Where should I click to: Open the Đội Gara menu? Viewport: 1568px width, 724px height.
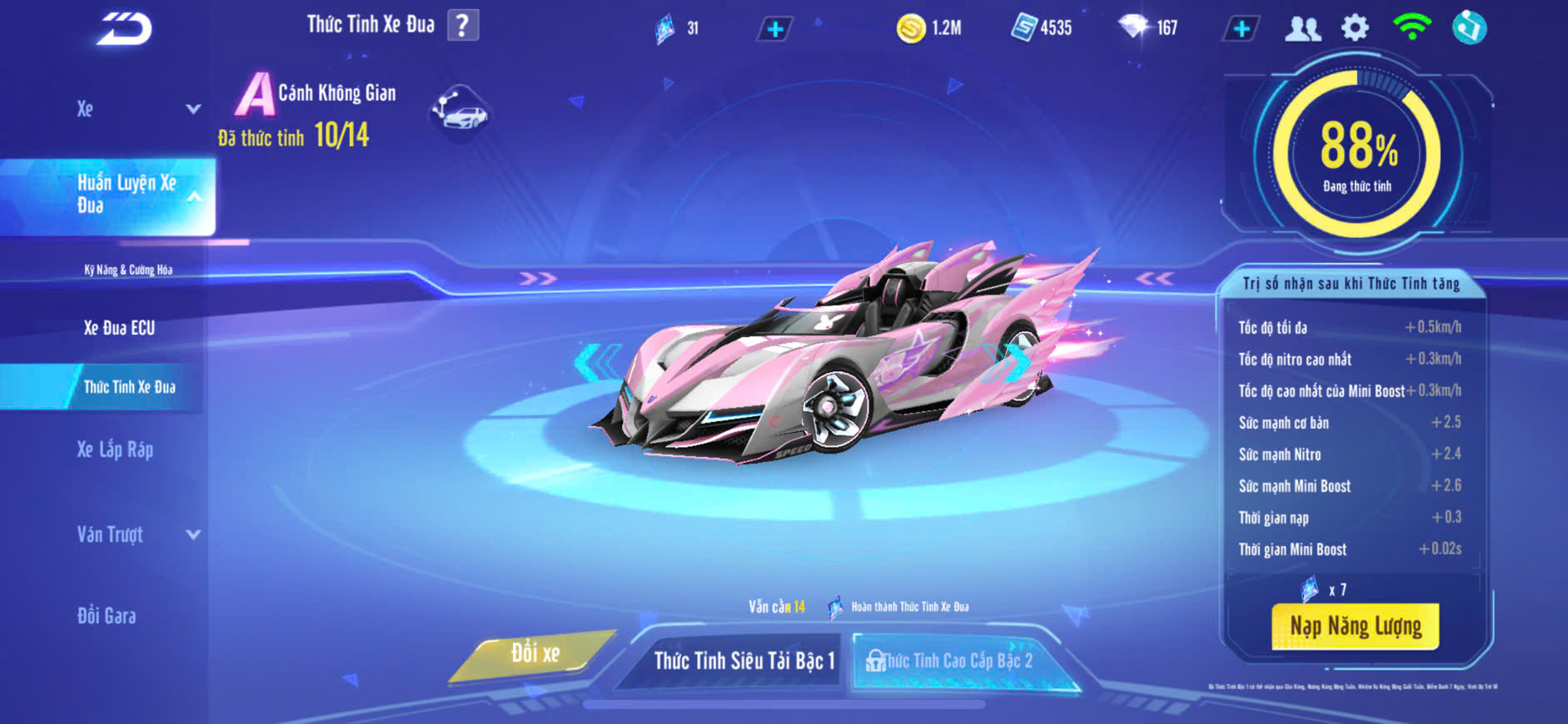(x=107, y=616)
